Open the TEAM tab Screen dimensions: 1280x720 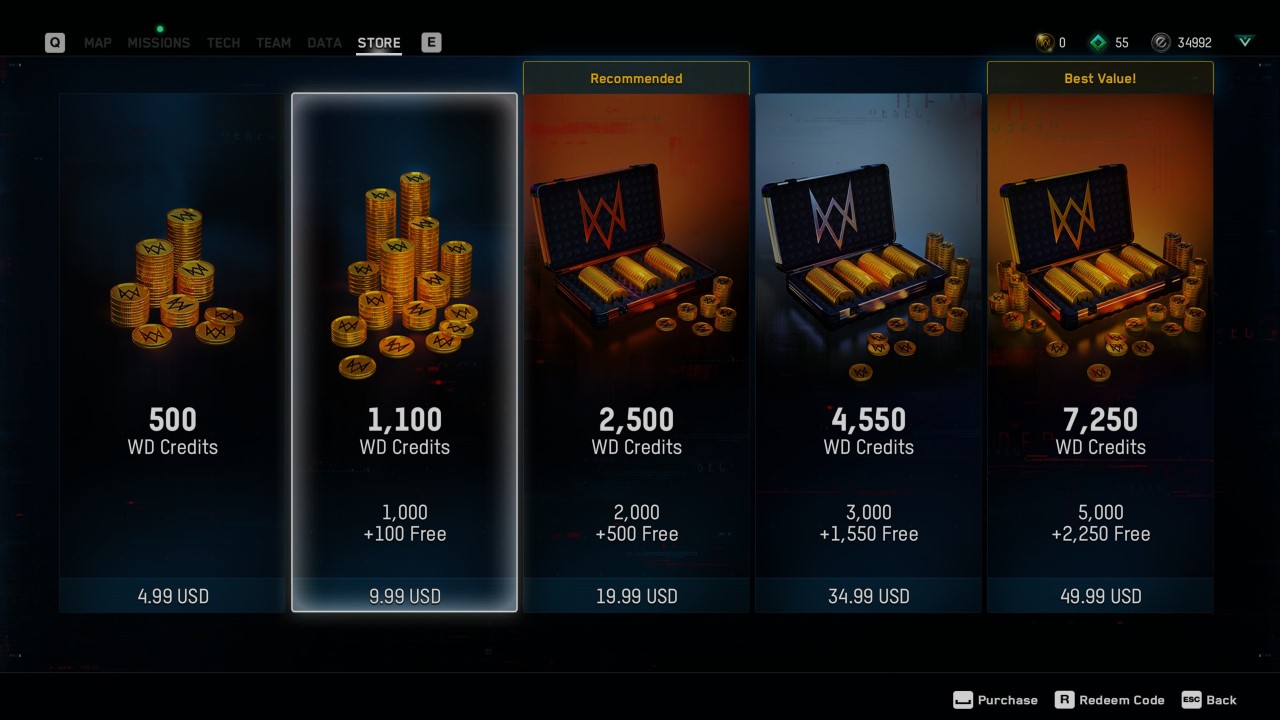tap(273, 43)
